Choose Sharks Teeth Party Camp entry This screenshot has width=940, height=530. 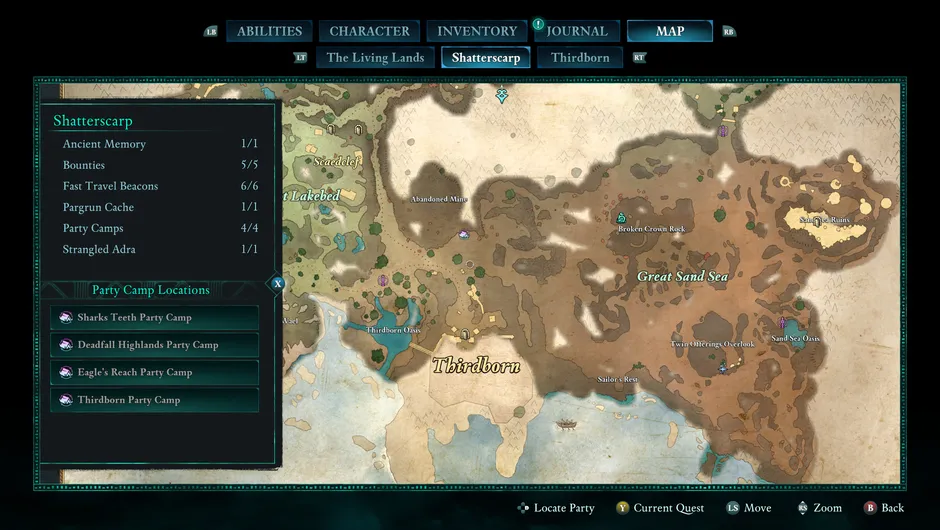pos(155,317)
